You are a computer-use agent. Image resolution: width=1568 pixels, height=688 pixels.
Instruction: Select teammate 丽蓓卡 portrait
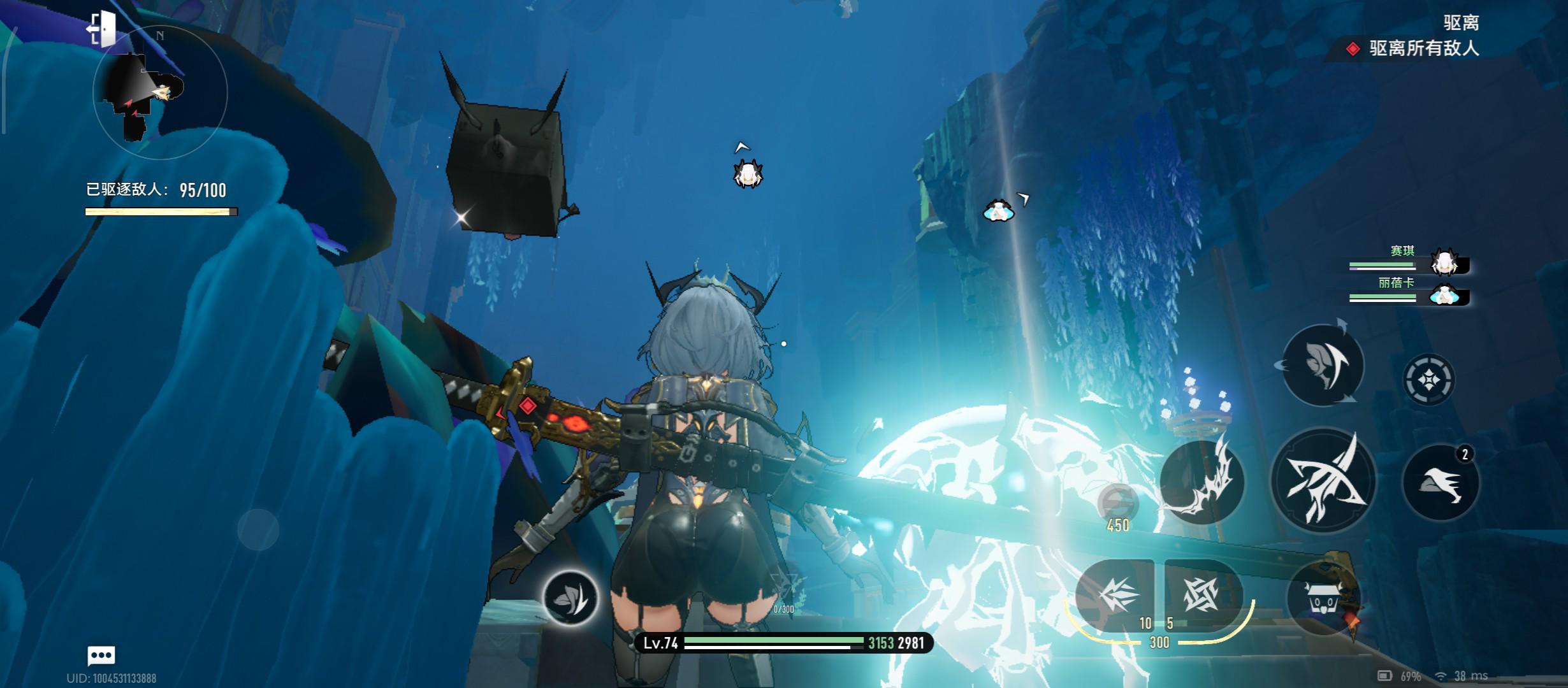(1443, 296)
